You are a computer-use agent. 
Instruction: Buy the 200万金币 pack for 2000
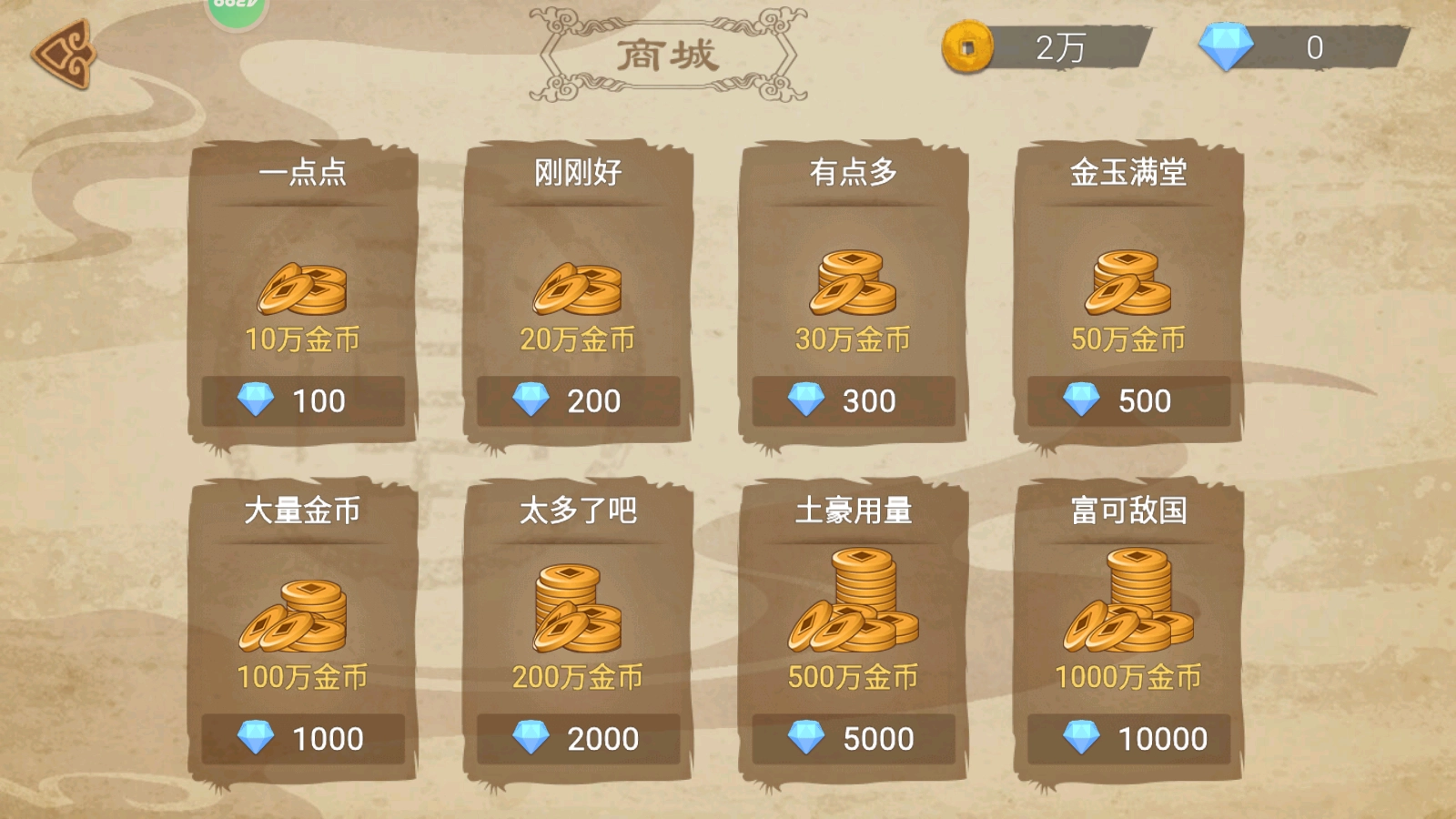[x=578, y=737]
